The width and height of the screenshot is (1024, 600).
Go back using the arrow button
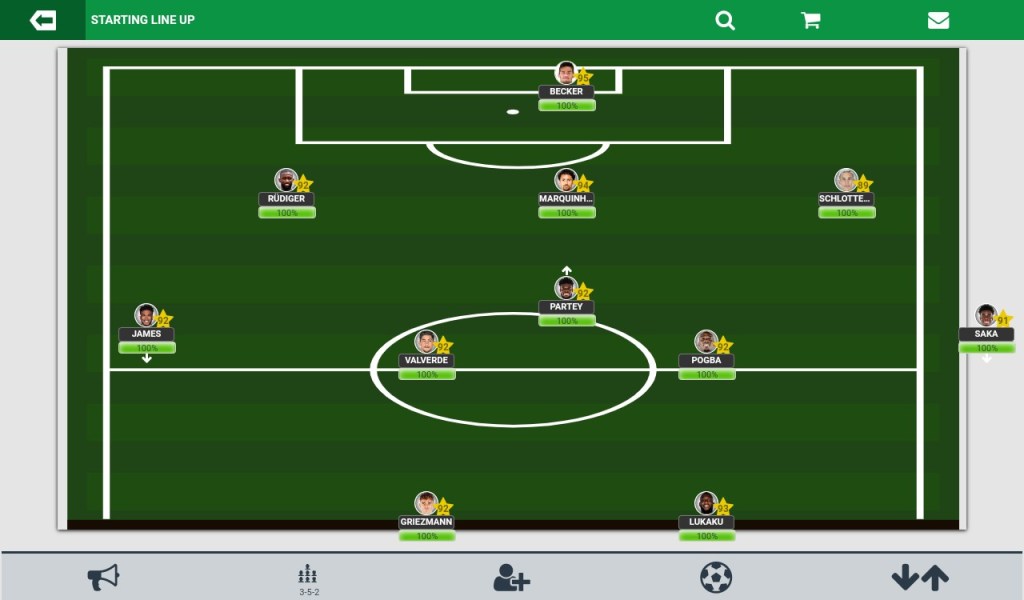[43, 20]
